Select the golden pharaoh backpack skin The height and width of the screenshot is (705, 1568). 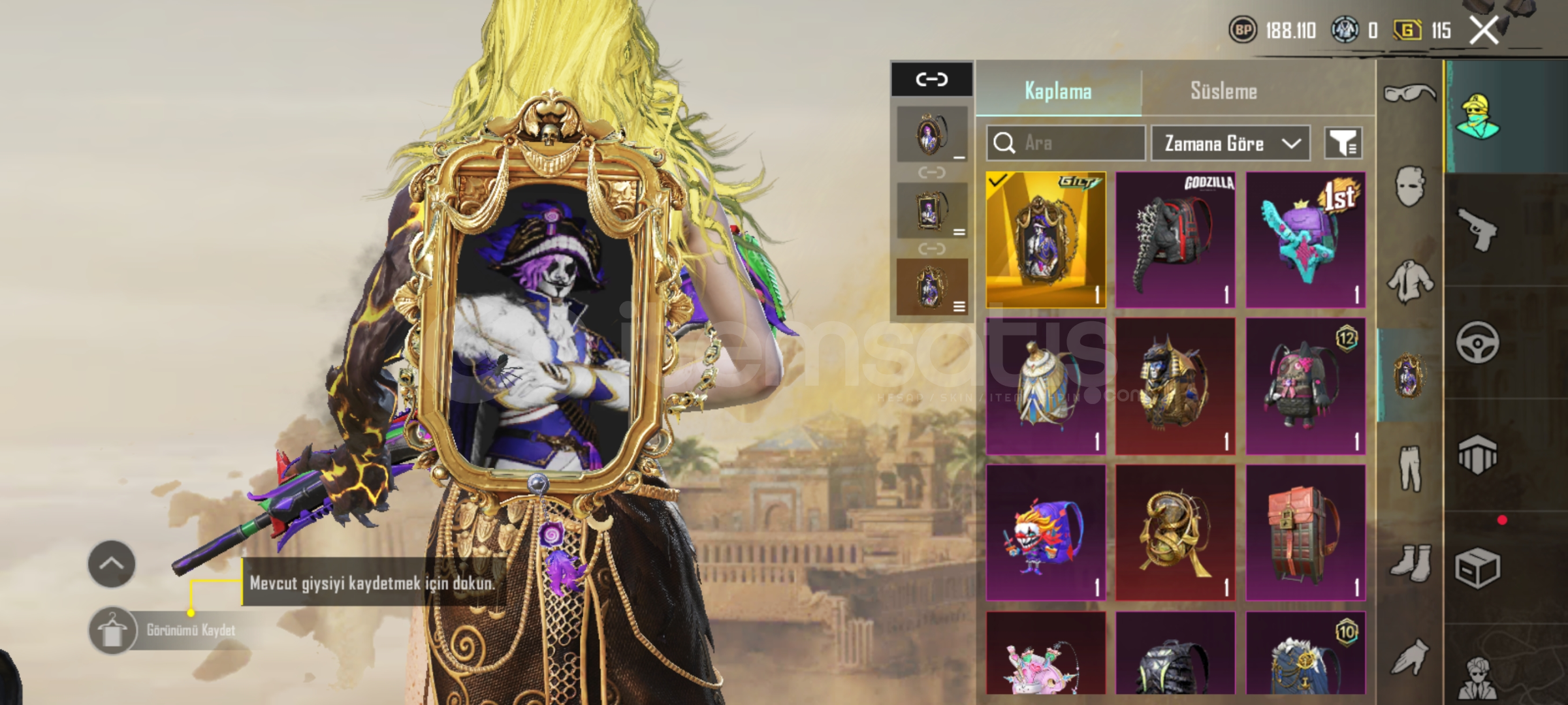click(x=1176, y=386)
